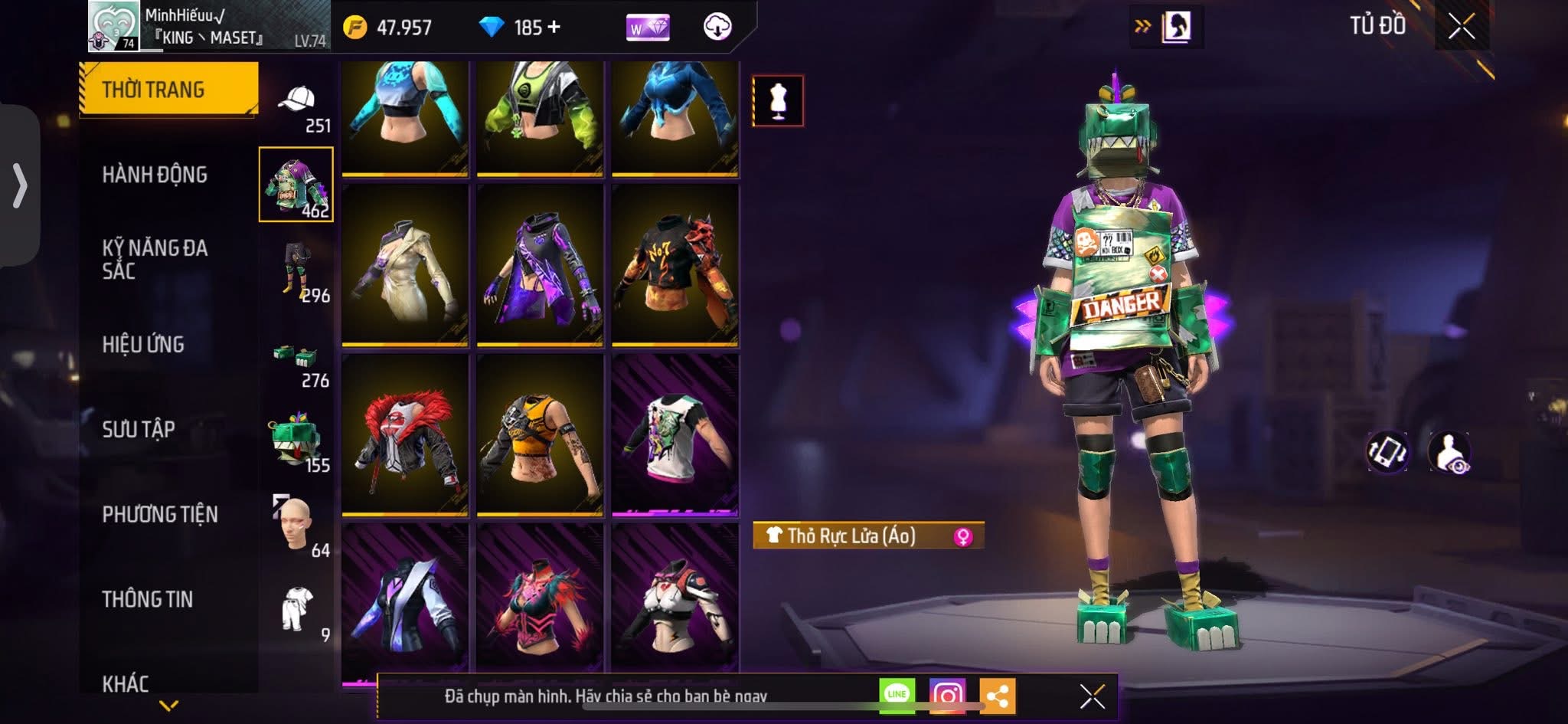Click the mannequin icon button
This screenshot has height=724, width=1568.
tap(778, 100)
